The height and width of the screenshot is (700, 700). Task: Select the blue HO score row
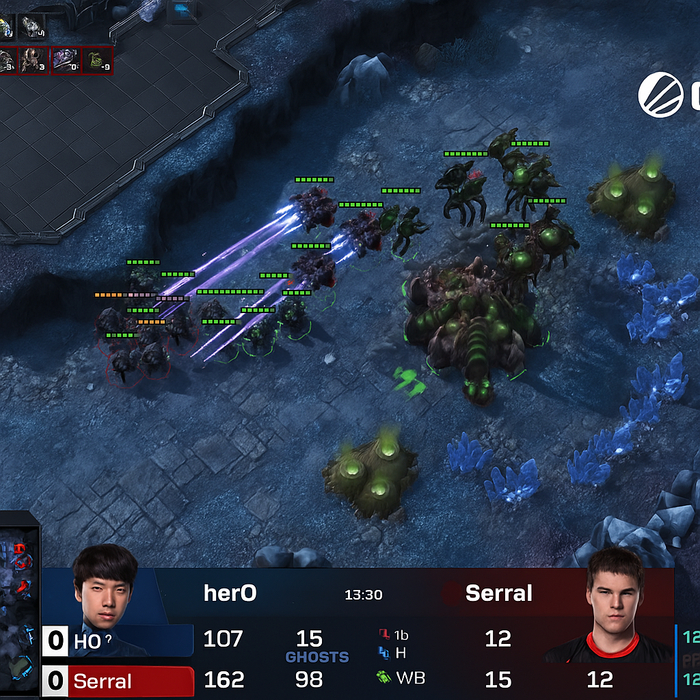coord(118,640)
